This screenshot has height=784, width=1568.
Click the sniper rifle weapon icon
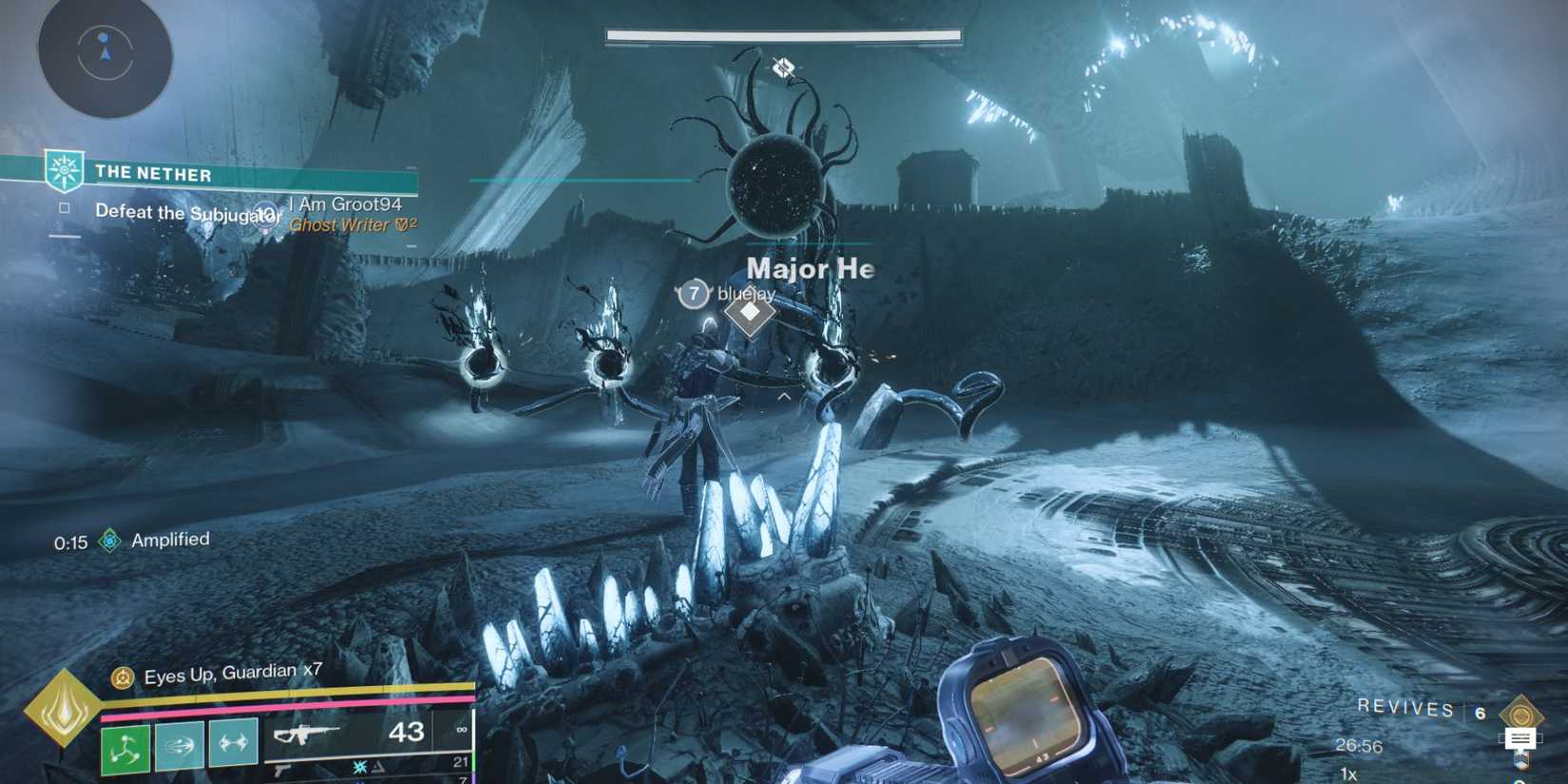pyautogui.click(x=306, y=735)
